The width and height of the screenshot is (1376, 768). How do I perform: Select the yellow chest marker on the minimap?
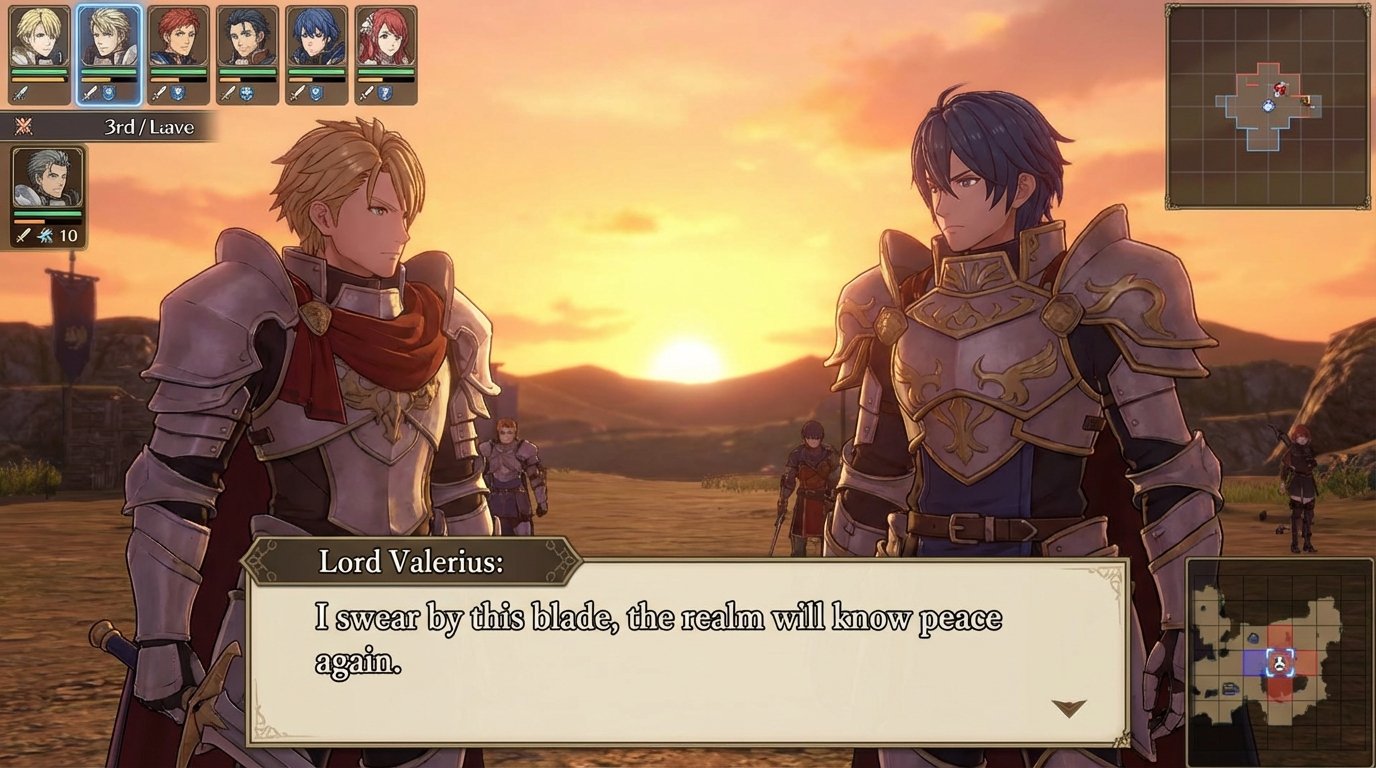click(x=1306, y=100)
